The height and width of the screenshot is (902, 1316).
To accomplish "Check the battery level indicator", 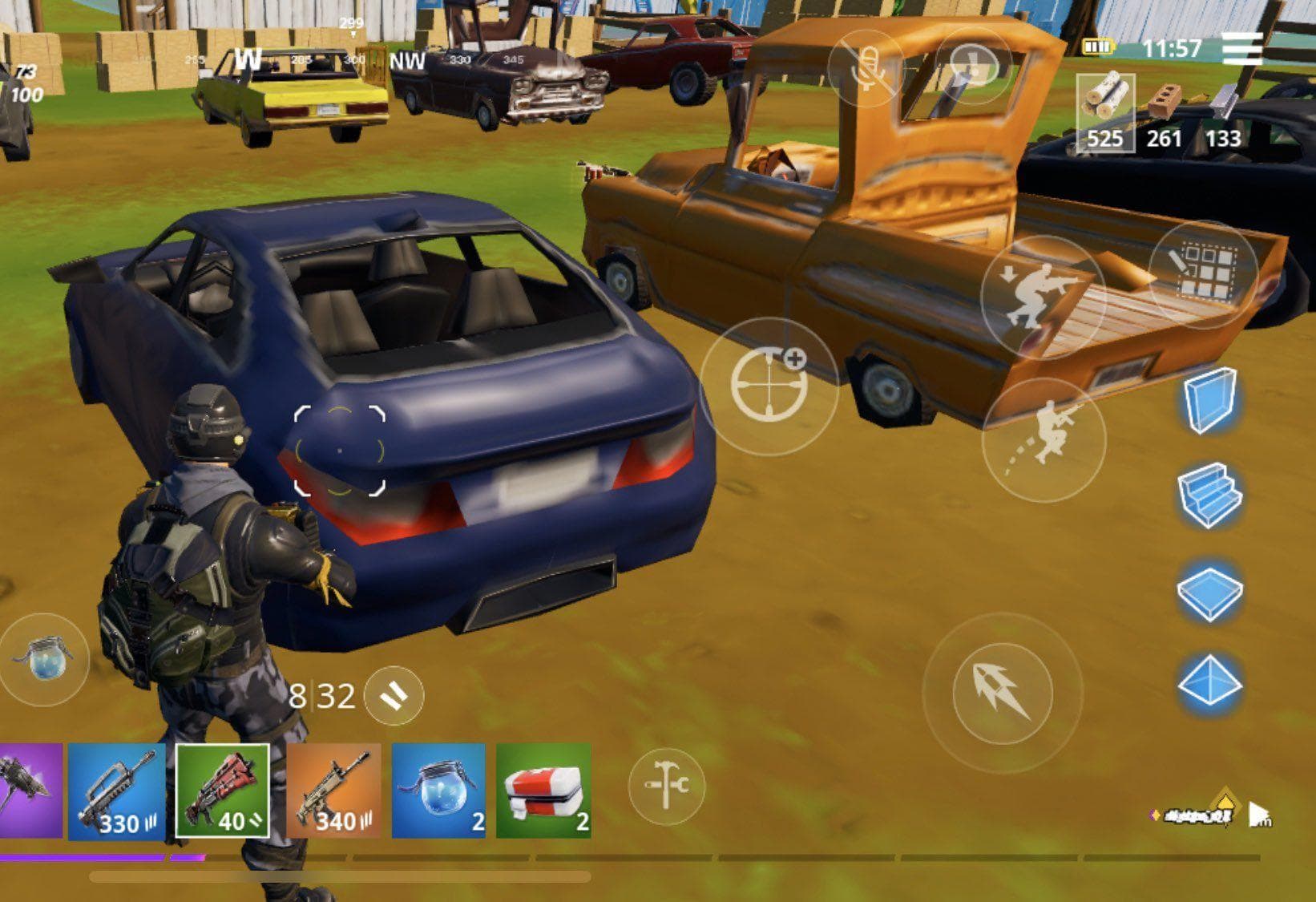I will click(x=1098, y=48).
